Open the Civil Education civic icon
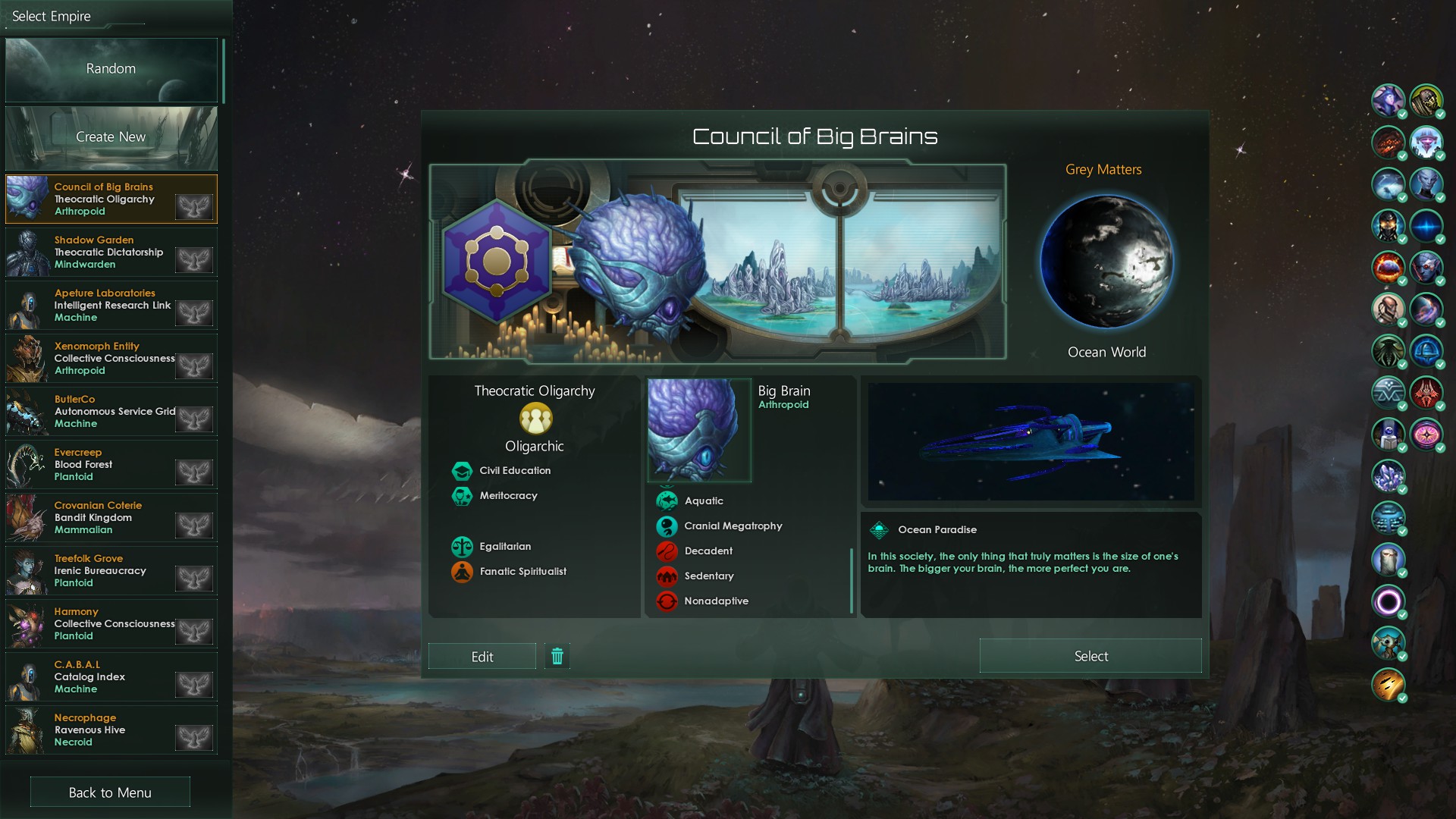The width and height of the screenshot is (1456, 819). pos(463,470)
